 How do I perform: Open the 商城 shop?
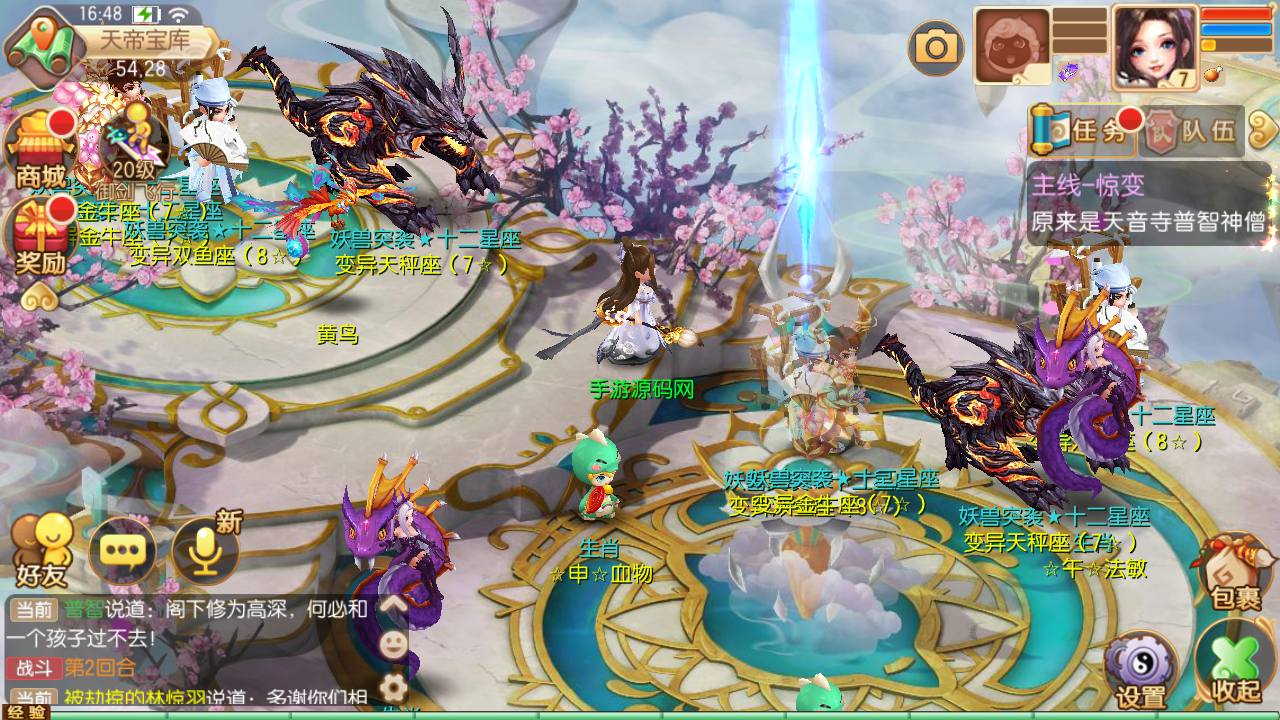(x=40, y=151)
